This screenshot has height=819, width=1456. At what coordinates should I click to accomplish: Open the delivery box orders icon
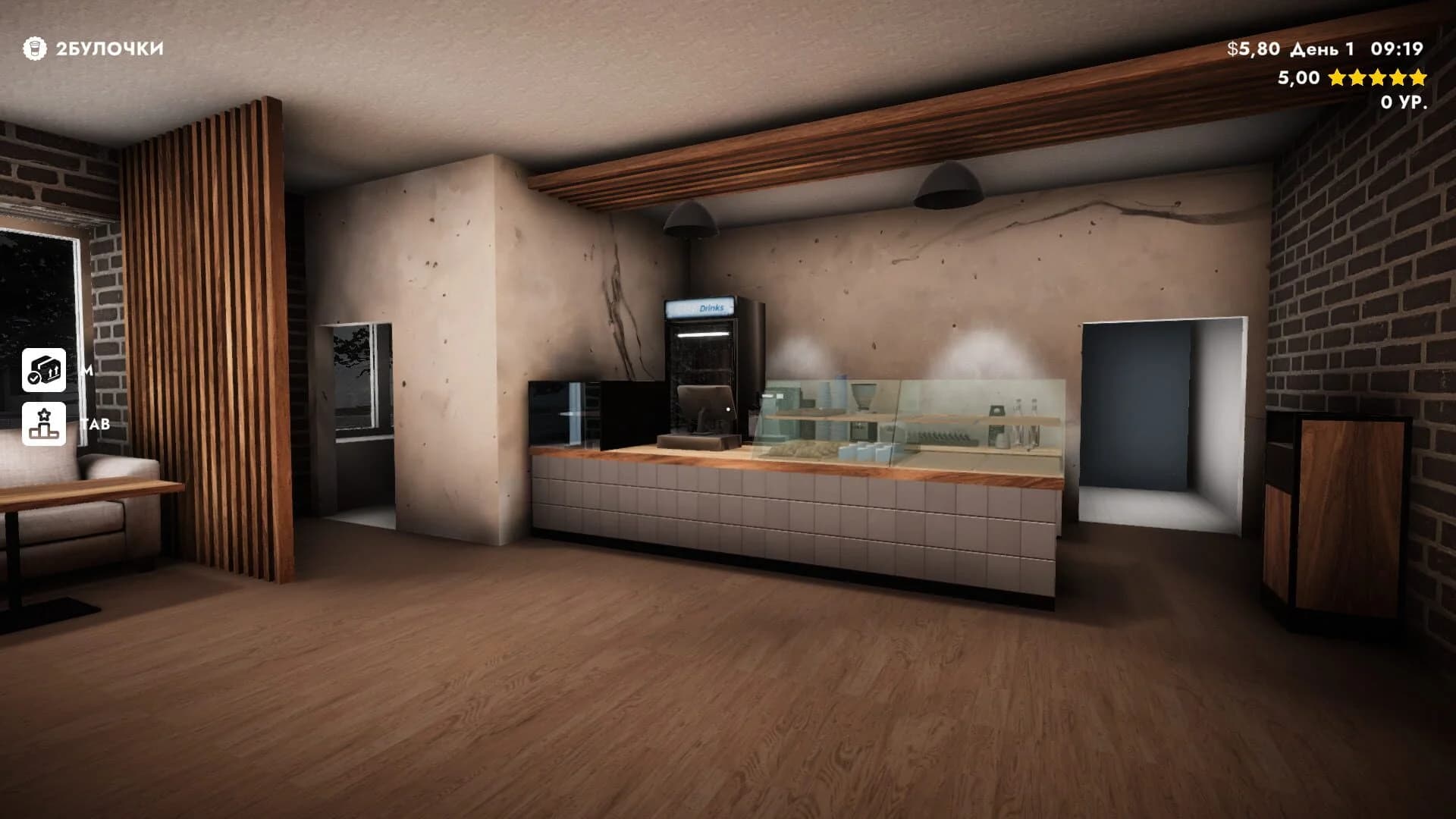[x=44, y=370]
